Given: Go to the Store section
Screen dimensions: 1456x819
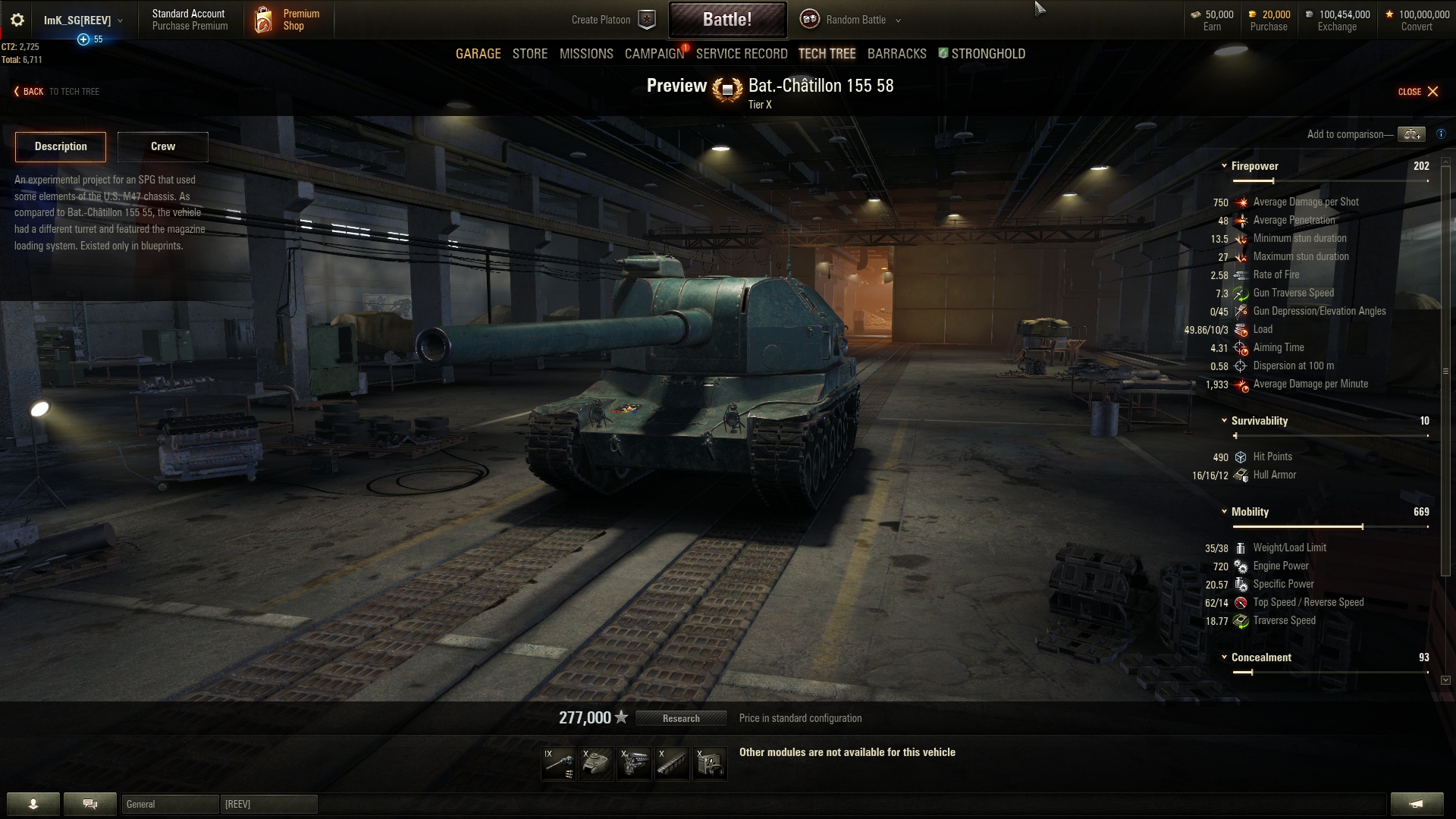Looking at the screenshot, I should point(529,54).
